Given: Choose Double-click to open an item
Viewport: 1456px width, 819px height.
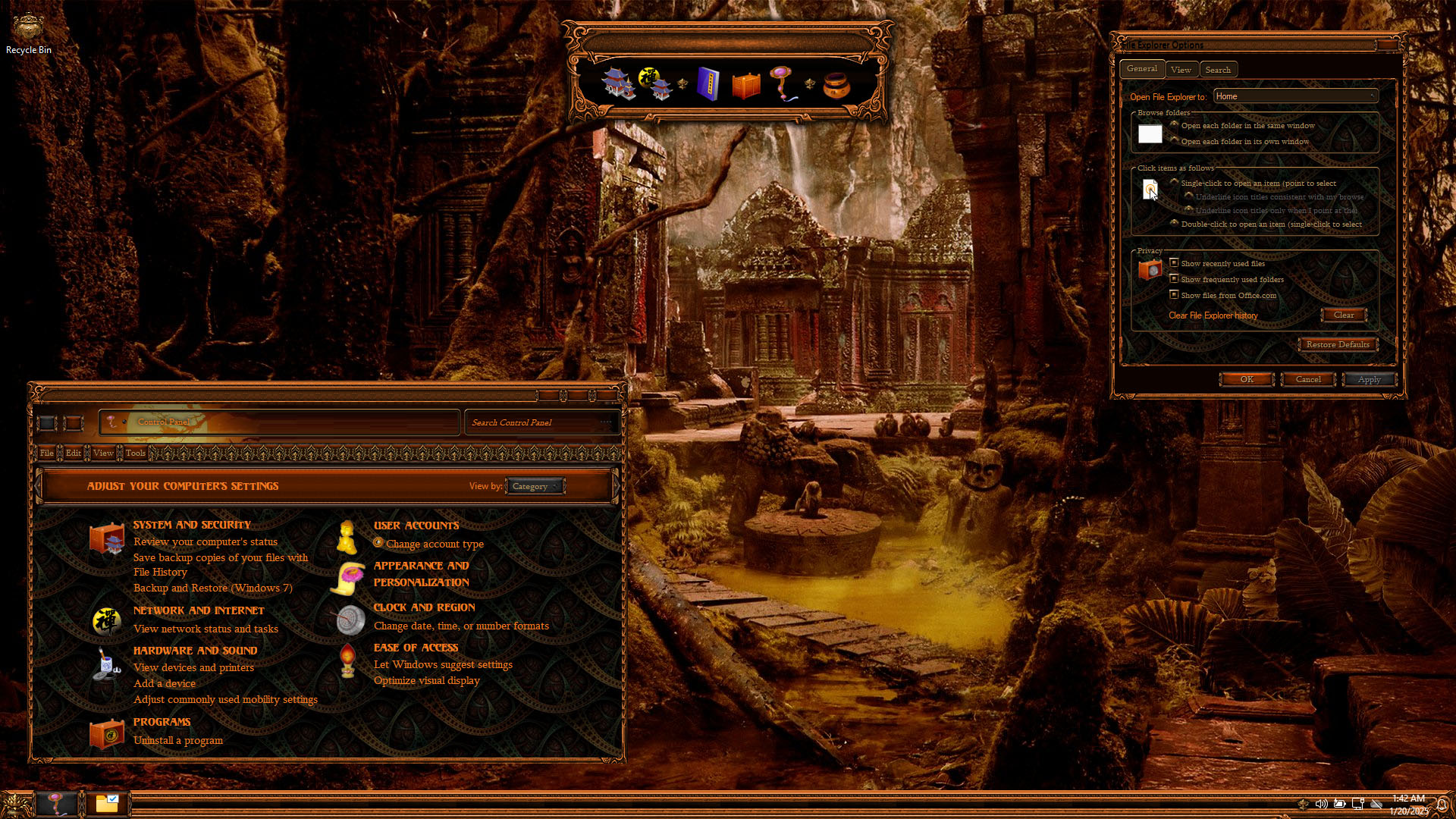Looking at the screenshot, I should 1175,224.
